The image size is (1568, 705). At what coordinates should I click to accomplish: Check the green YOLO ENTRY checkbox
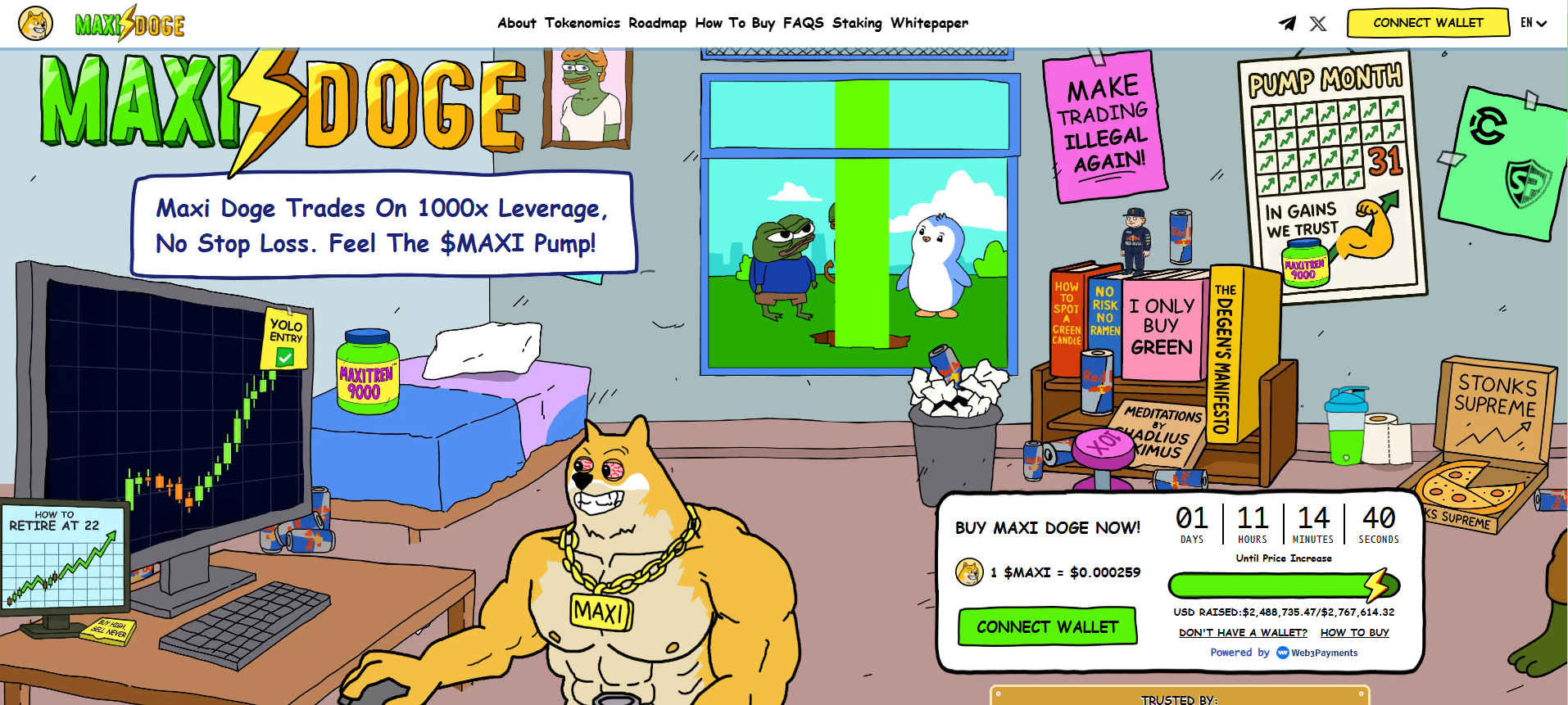point(284,356)
